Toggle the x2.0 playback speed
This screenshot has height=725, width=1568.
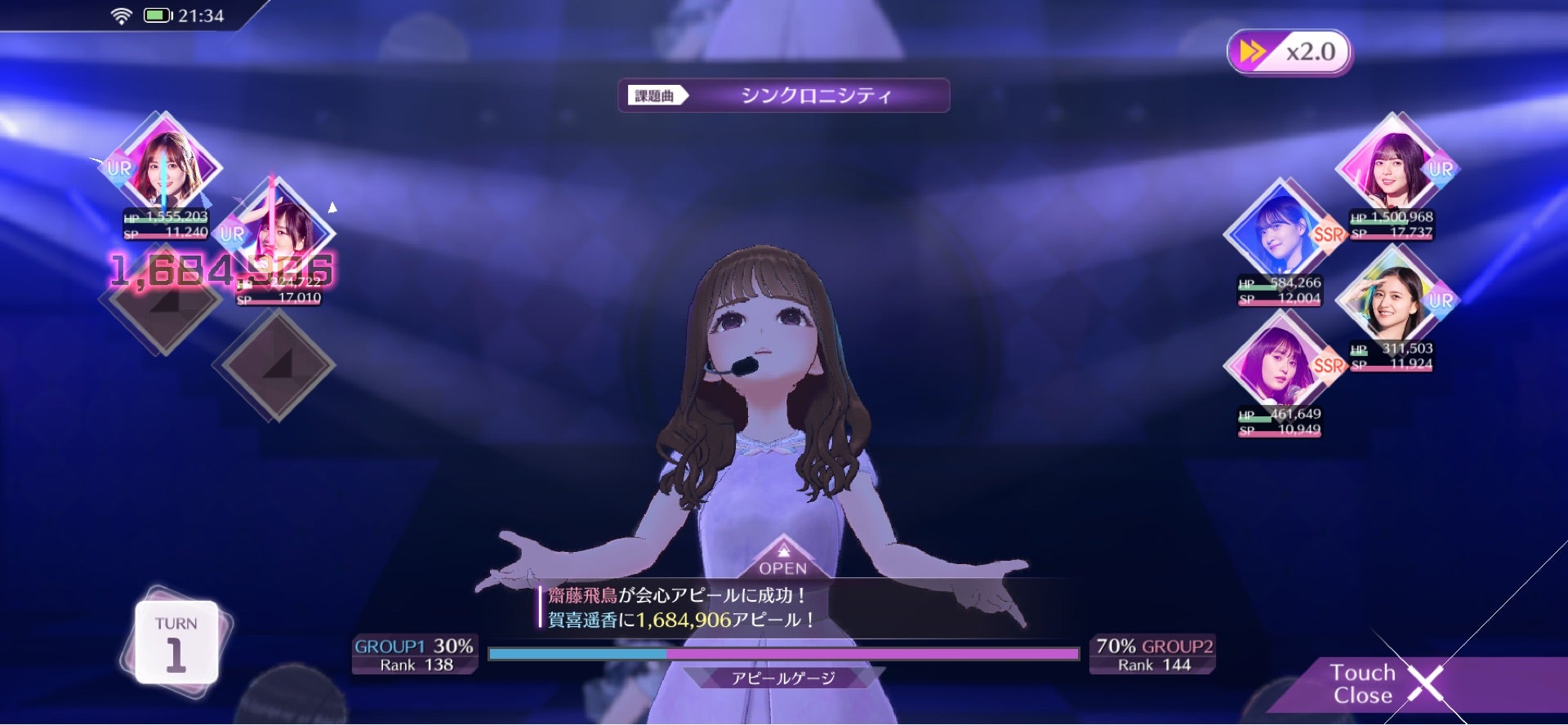pos(1289,51)
